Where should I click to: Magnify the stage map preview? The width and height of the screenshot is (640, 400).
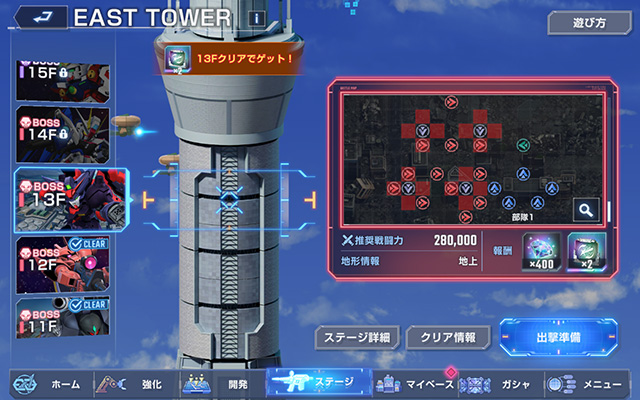coord(585,210)
